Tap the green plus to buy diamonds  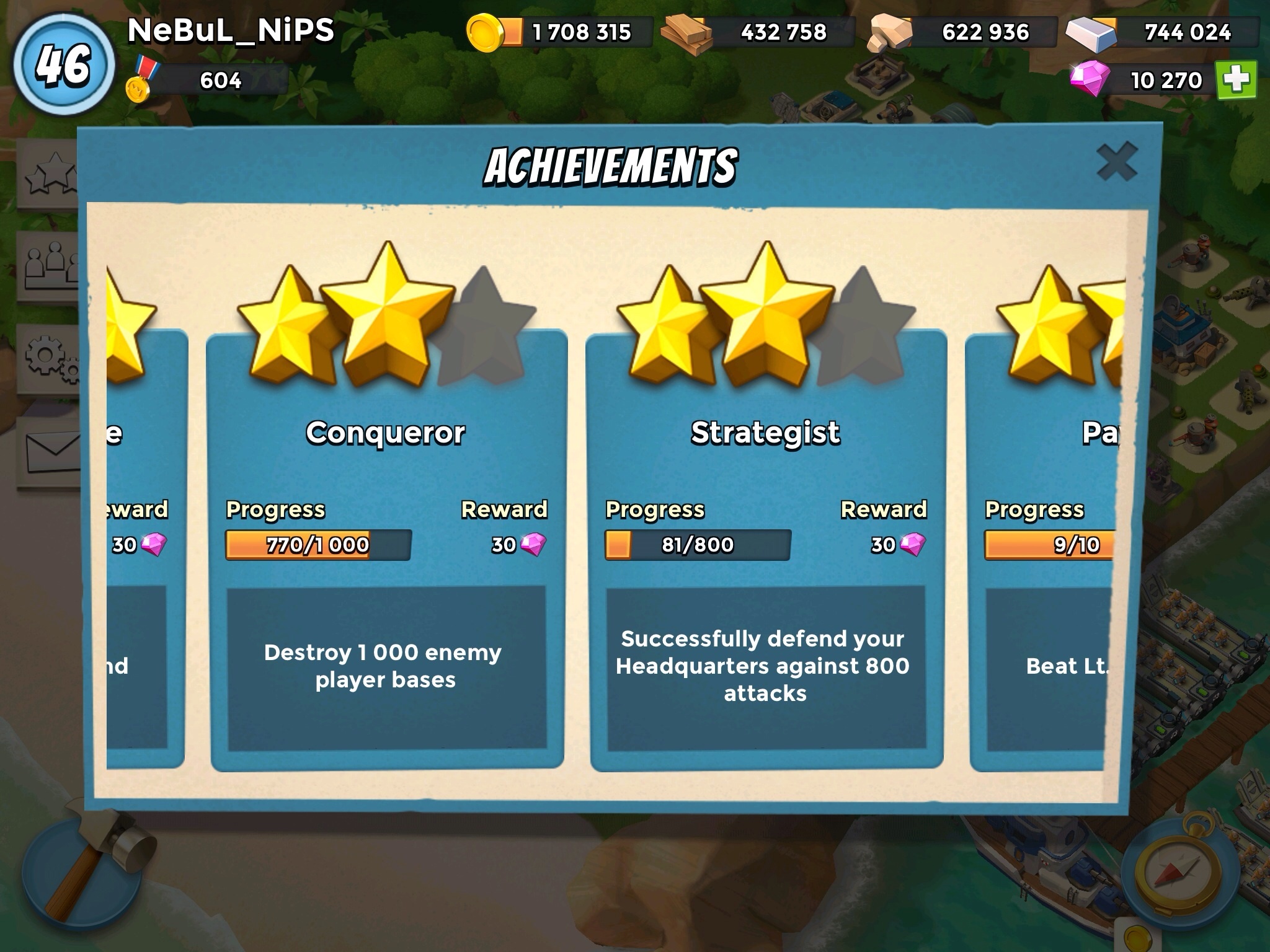pyautogui.click(x=1236, y=81)
